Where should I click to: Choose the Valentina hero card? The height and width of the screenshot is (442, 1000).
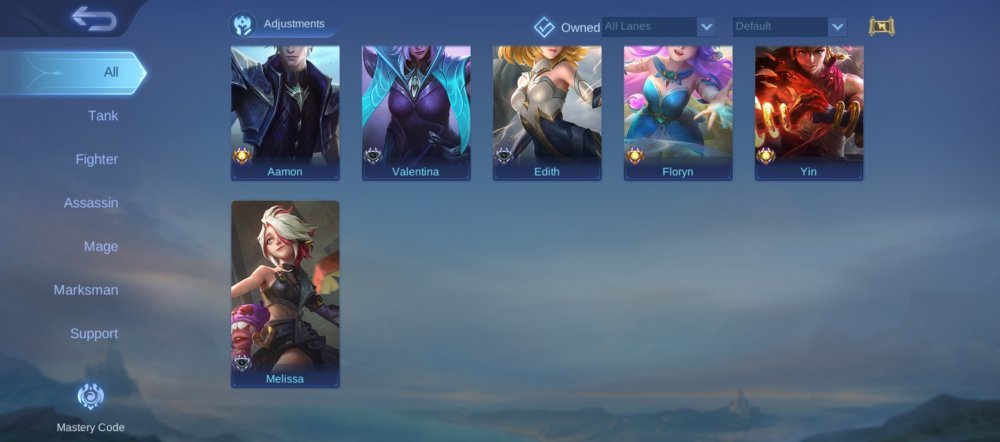point(416,112)
